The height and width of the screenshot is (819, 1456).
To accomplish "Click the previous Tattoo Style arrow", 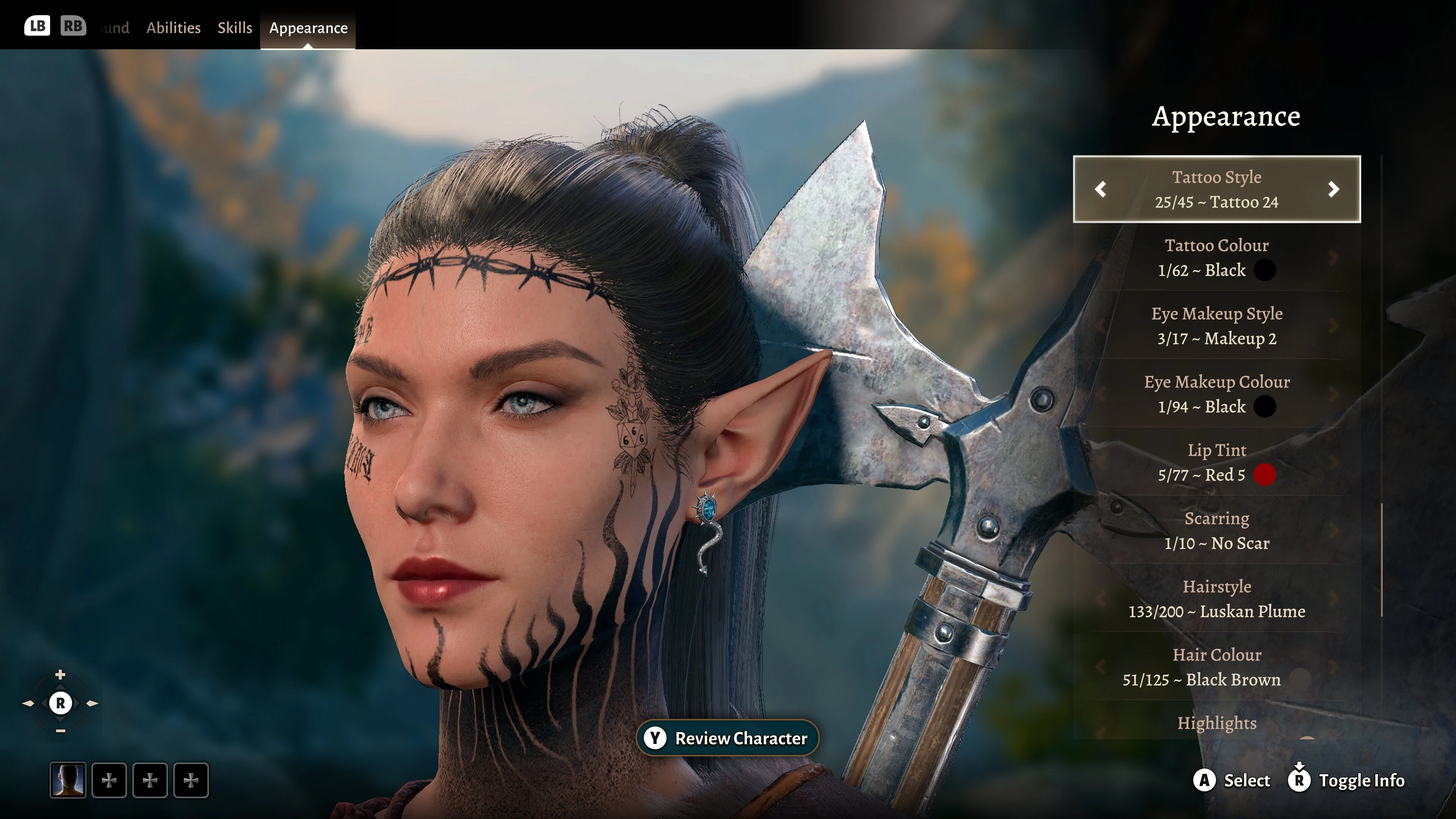I will point(1100,189).
